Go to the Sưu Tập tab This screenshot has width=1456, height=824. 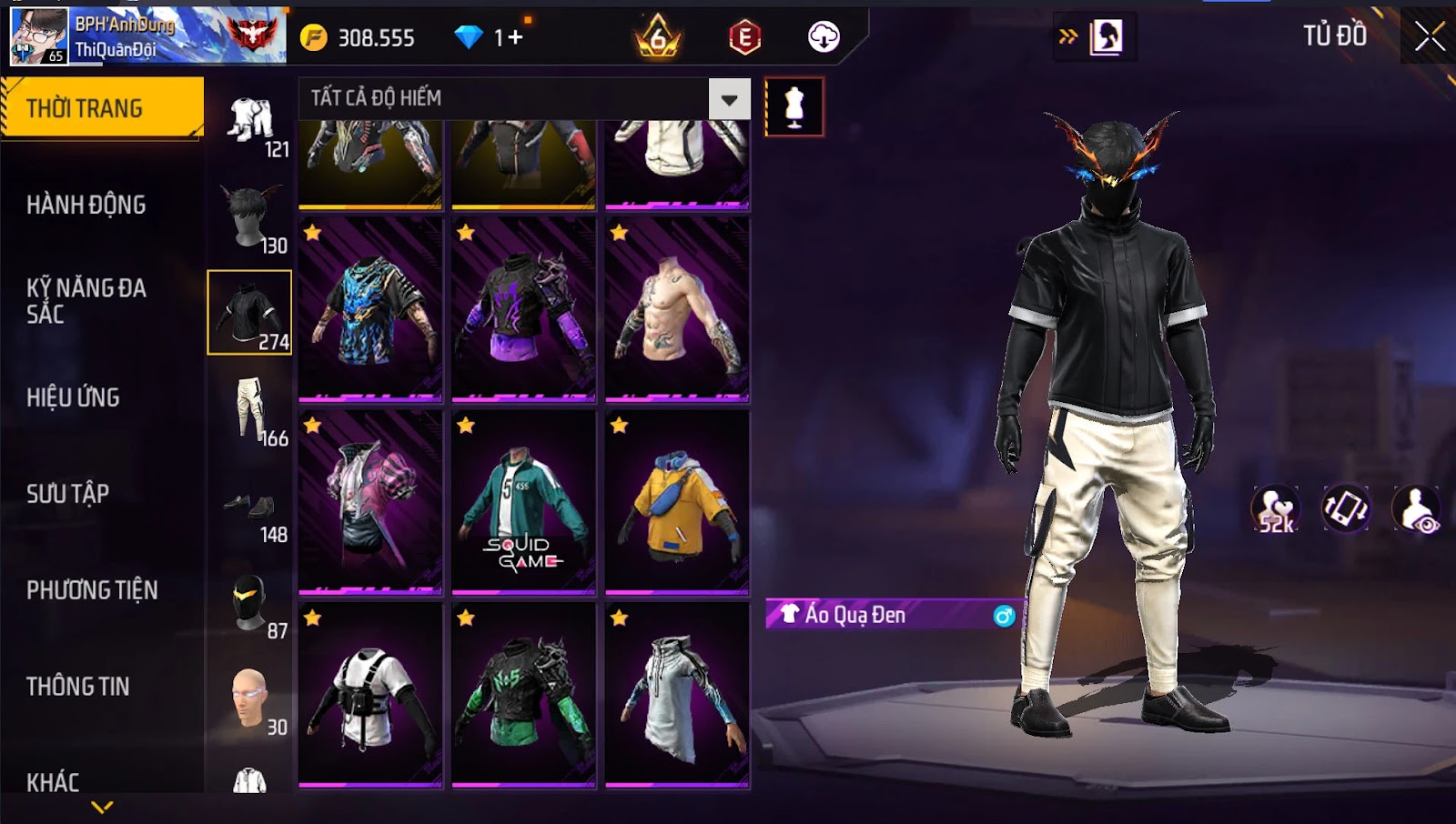tap(67, 494)
